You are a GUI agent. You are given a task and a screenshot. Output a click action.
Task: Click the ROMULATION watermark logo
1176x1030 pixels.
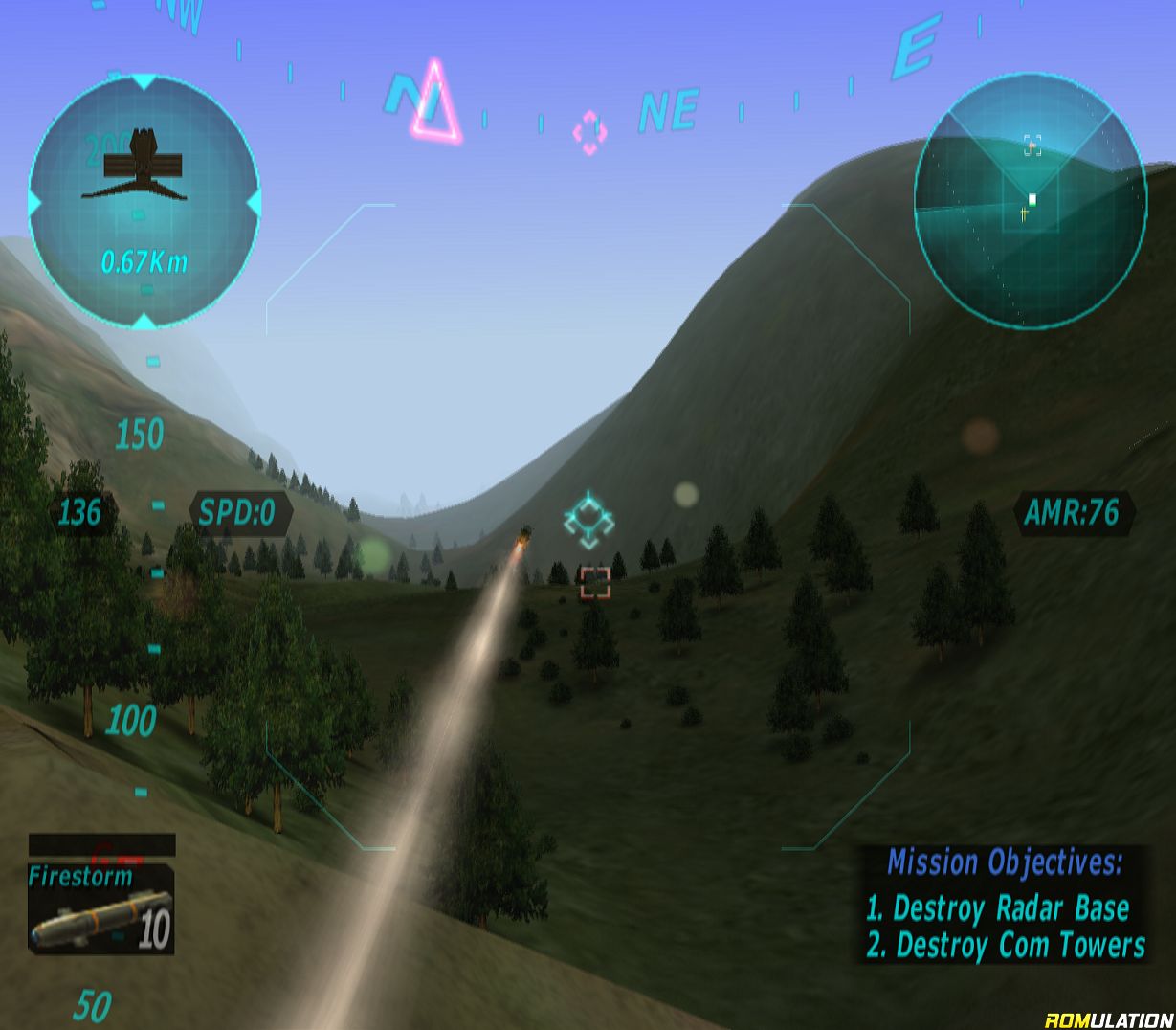[x=1108, y=1019]
